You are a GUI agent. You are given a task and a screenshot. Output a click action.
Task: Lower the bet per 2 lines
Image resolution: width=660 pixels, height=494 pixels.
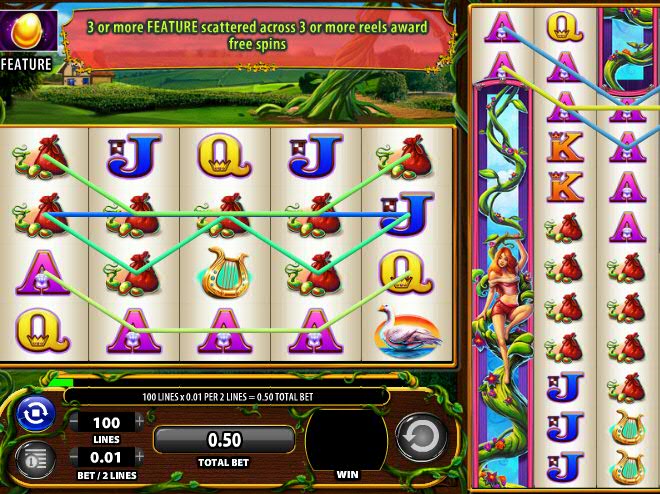point(72,457)
